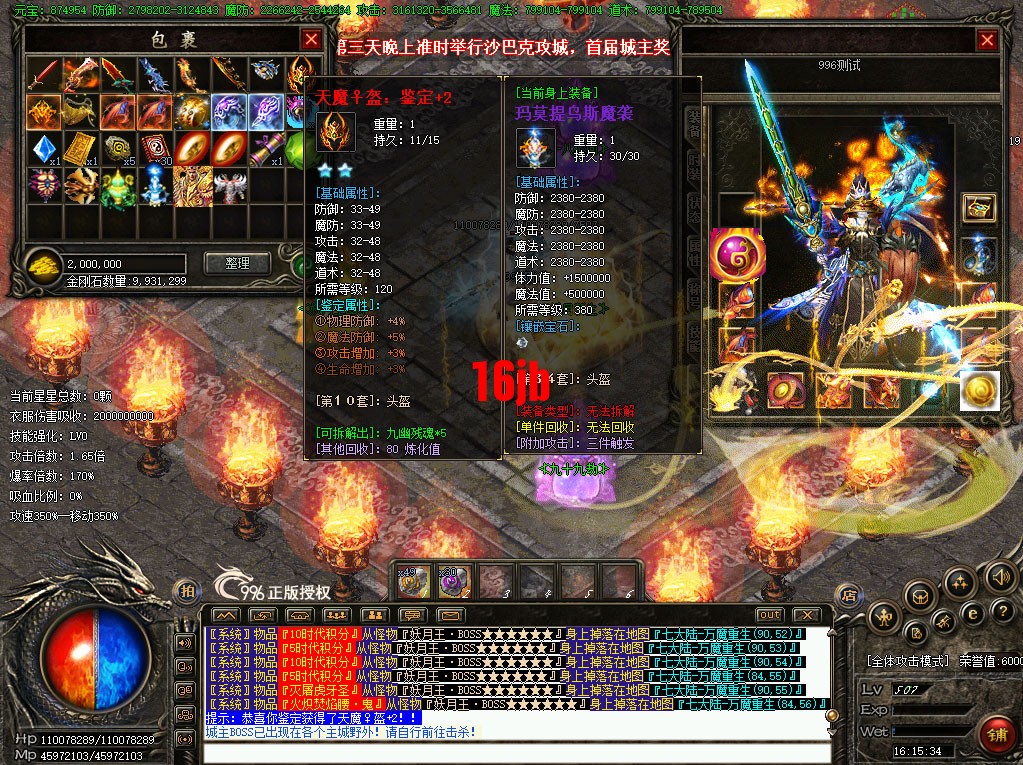Close the 包裹 bag window

312,40
